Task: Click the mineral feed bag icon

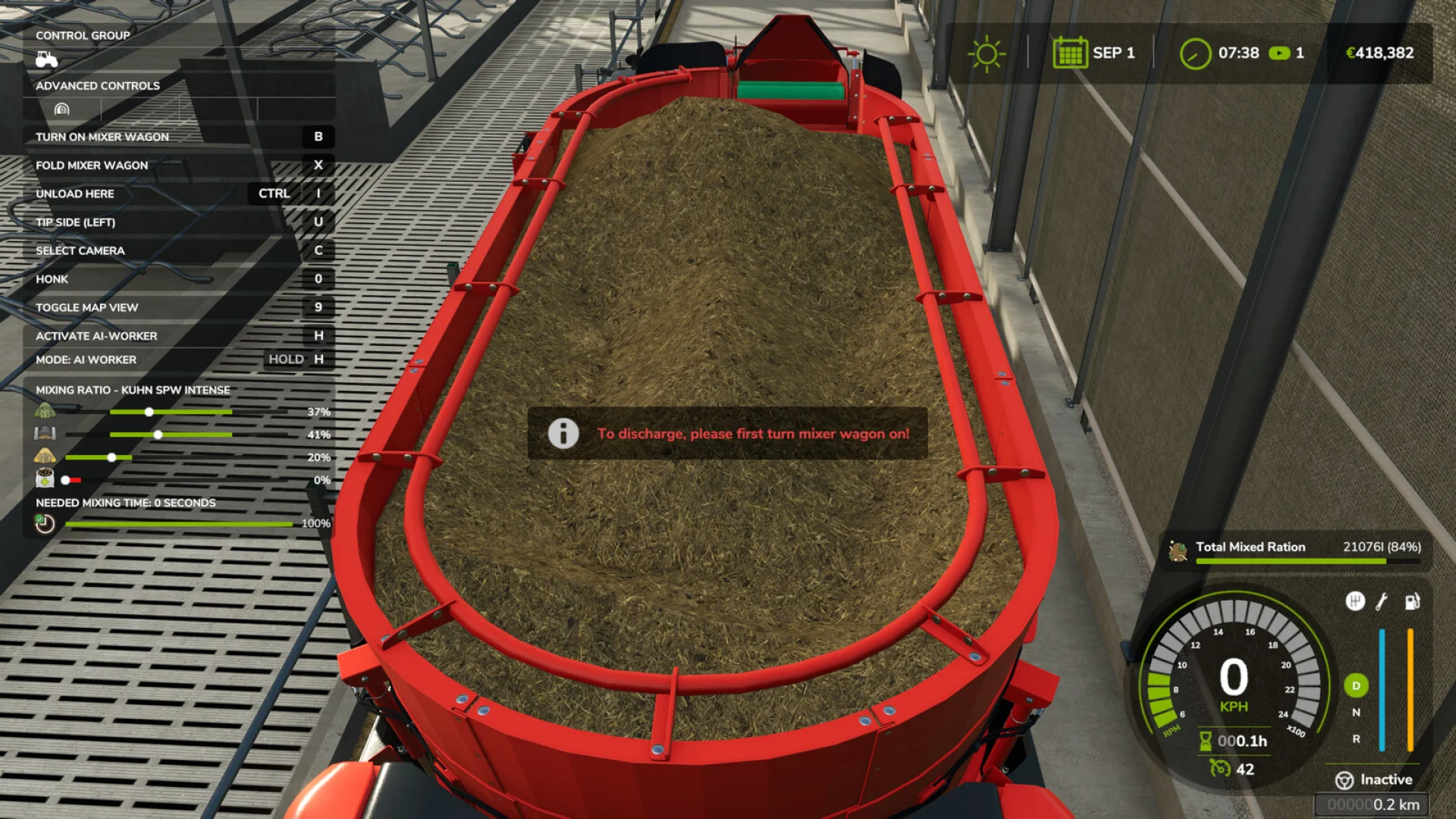Action: (44, 478)
